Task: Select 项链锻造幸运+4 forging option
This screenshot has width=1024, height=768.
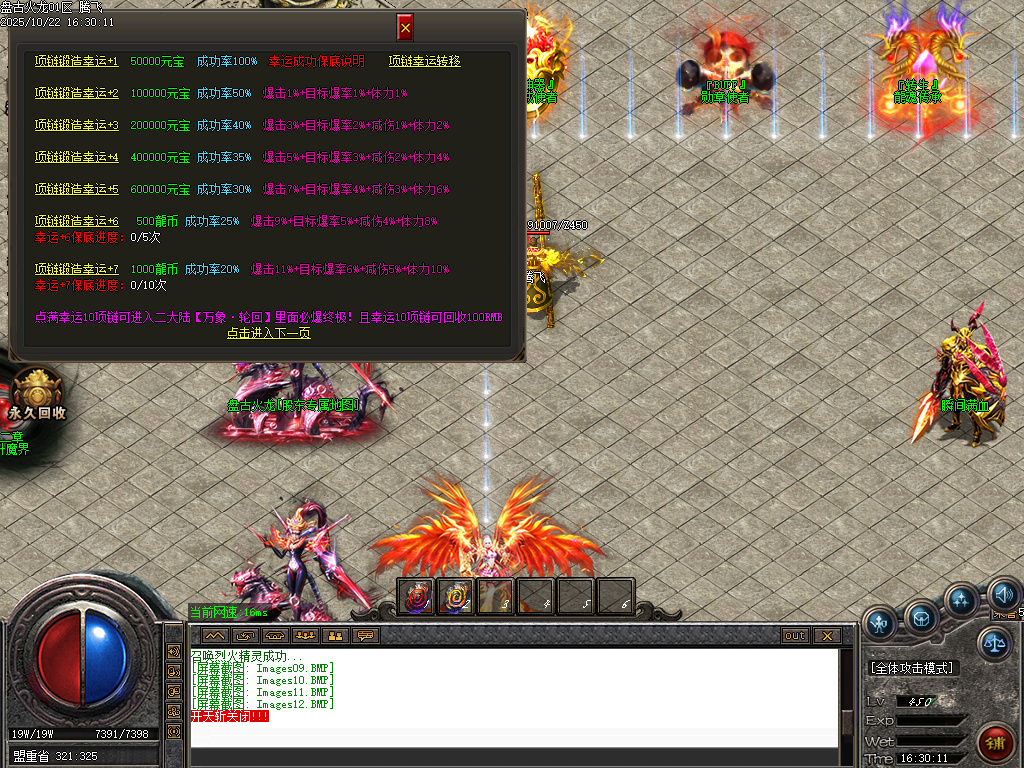Action: pyautogui.click(x=77, y=158)
